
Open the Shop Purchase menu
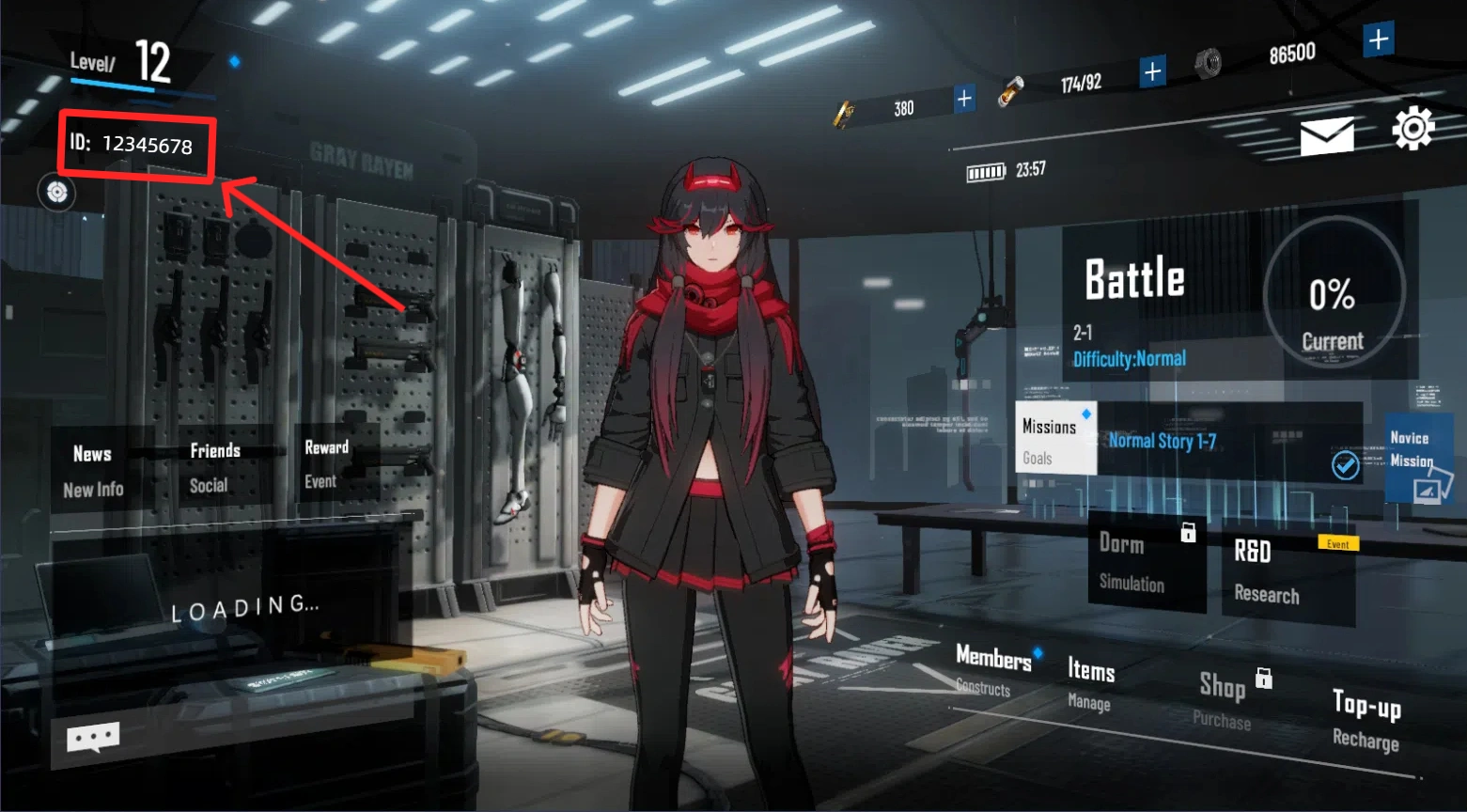point(1224,699)
